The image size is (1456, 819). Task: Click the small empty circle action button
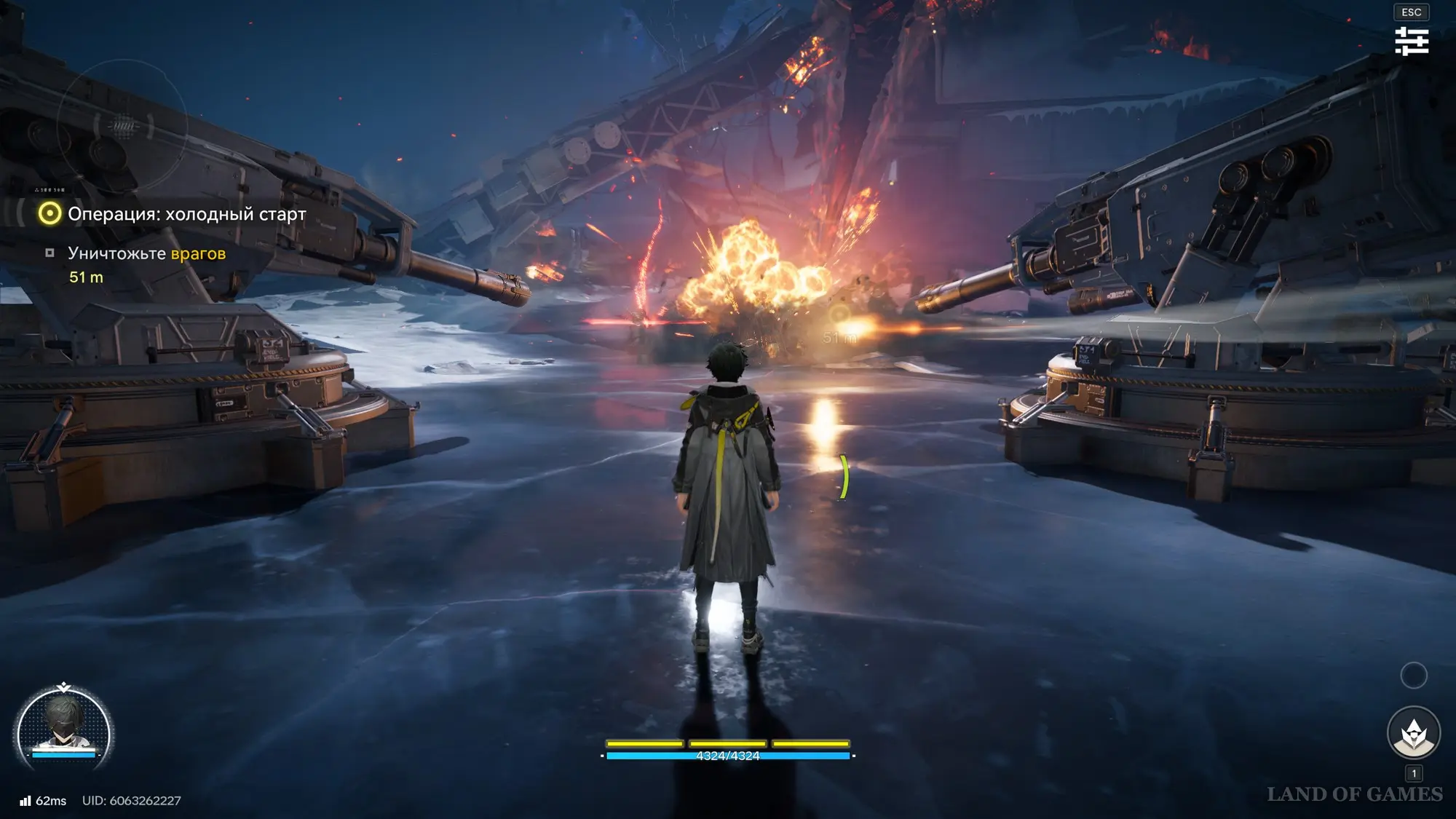tap(1413, 676)
